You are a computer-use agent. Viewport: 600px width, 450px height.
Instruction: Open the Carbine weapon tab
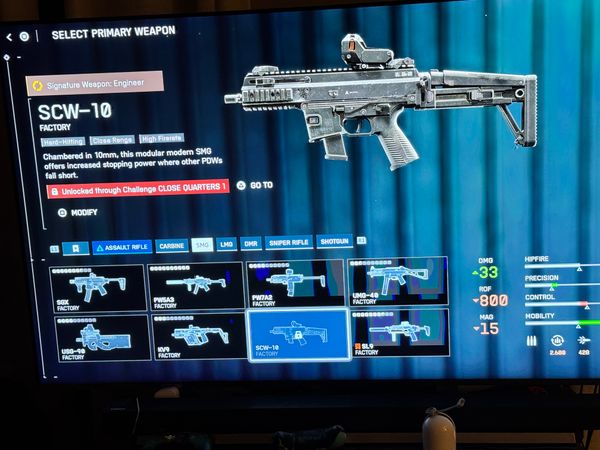coord(172,245)
